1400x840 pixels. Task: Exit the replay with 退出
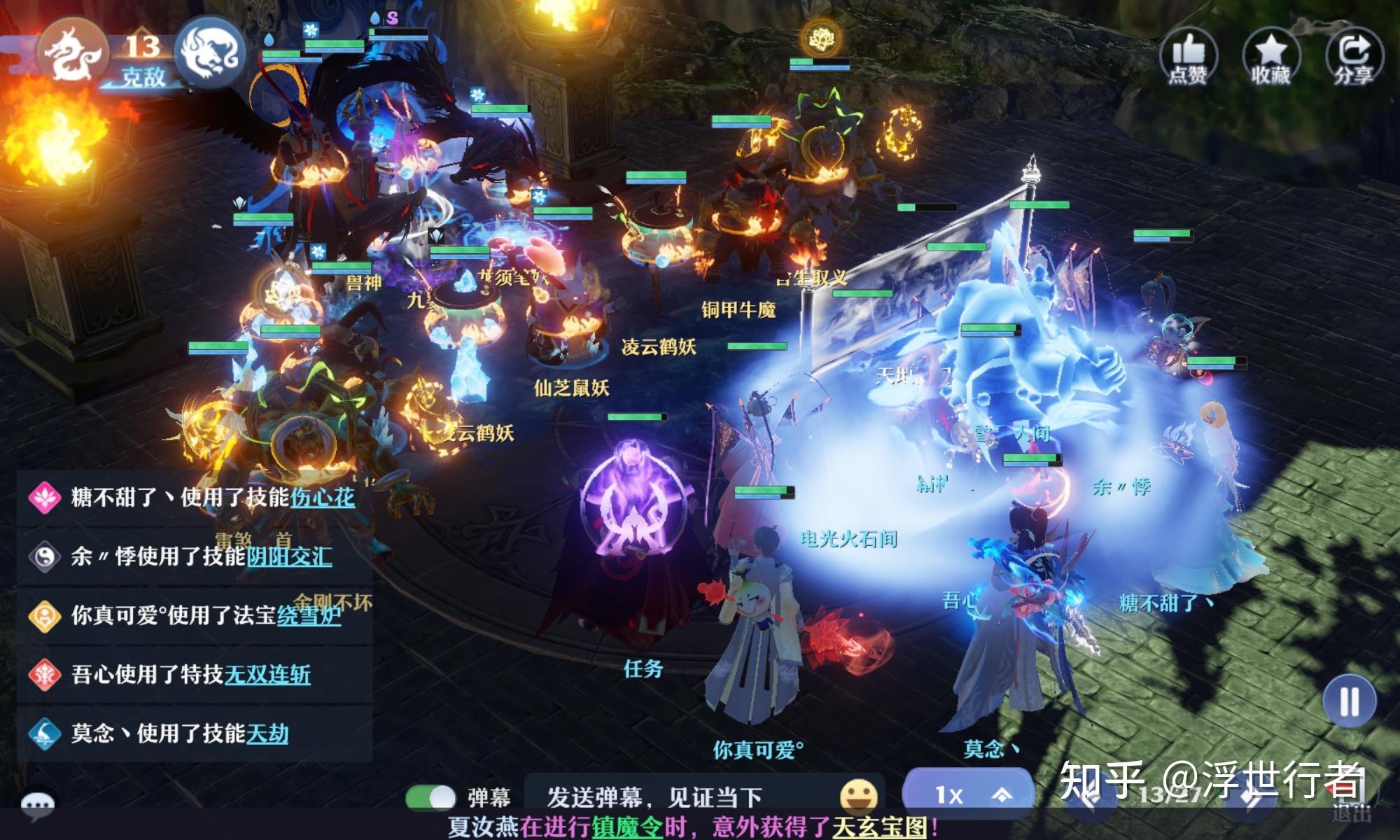[1350, 813]
